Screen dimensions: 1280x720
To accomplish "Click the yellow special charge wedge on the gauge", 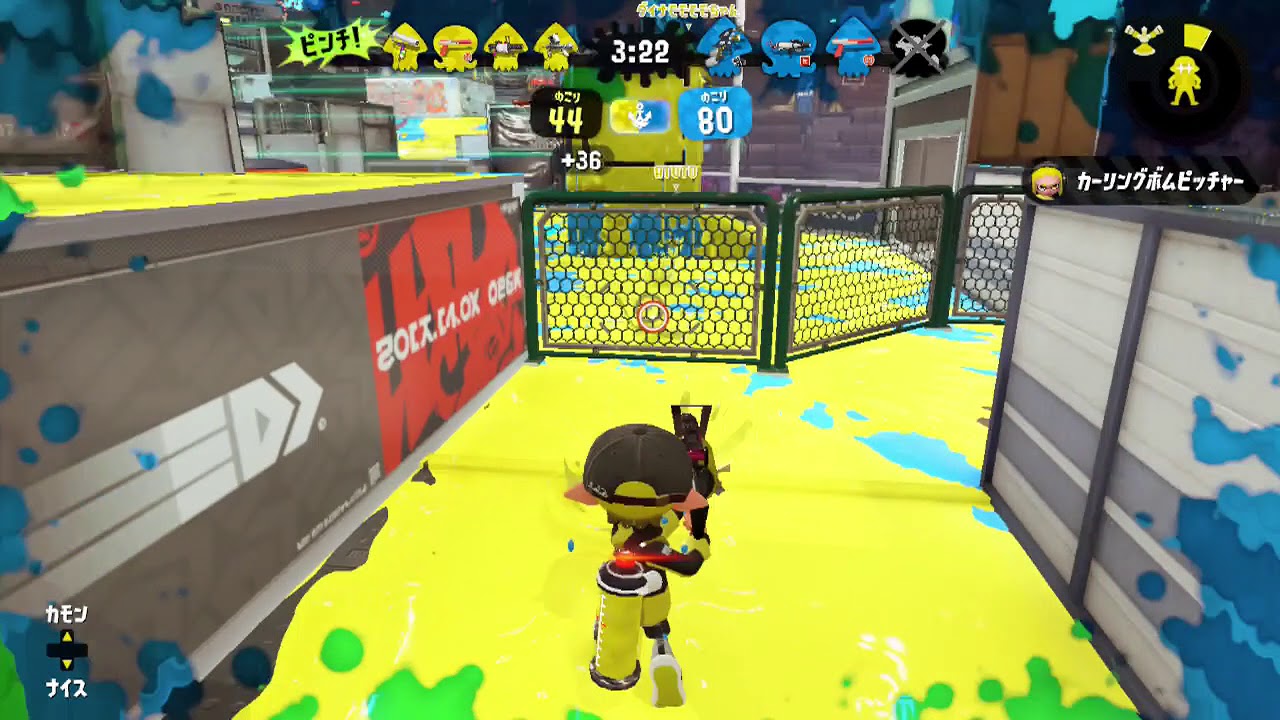I will (1197, 37).
